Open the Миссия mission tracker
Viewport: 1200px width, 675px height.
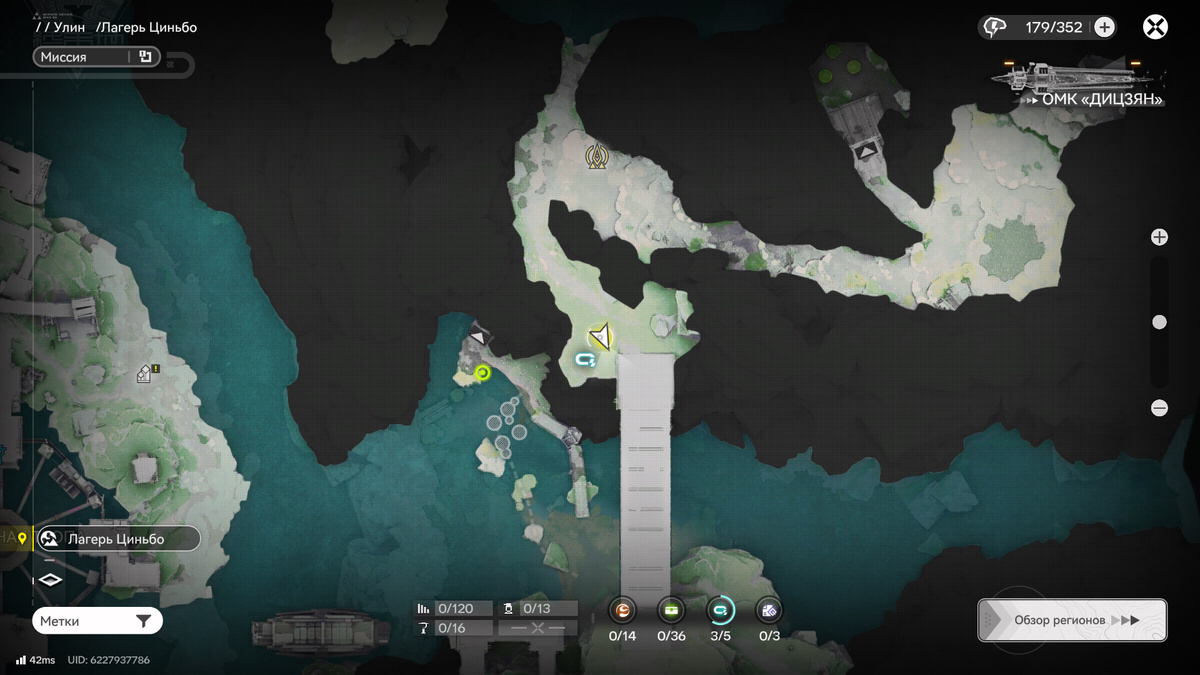(x=97, y=57)
